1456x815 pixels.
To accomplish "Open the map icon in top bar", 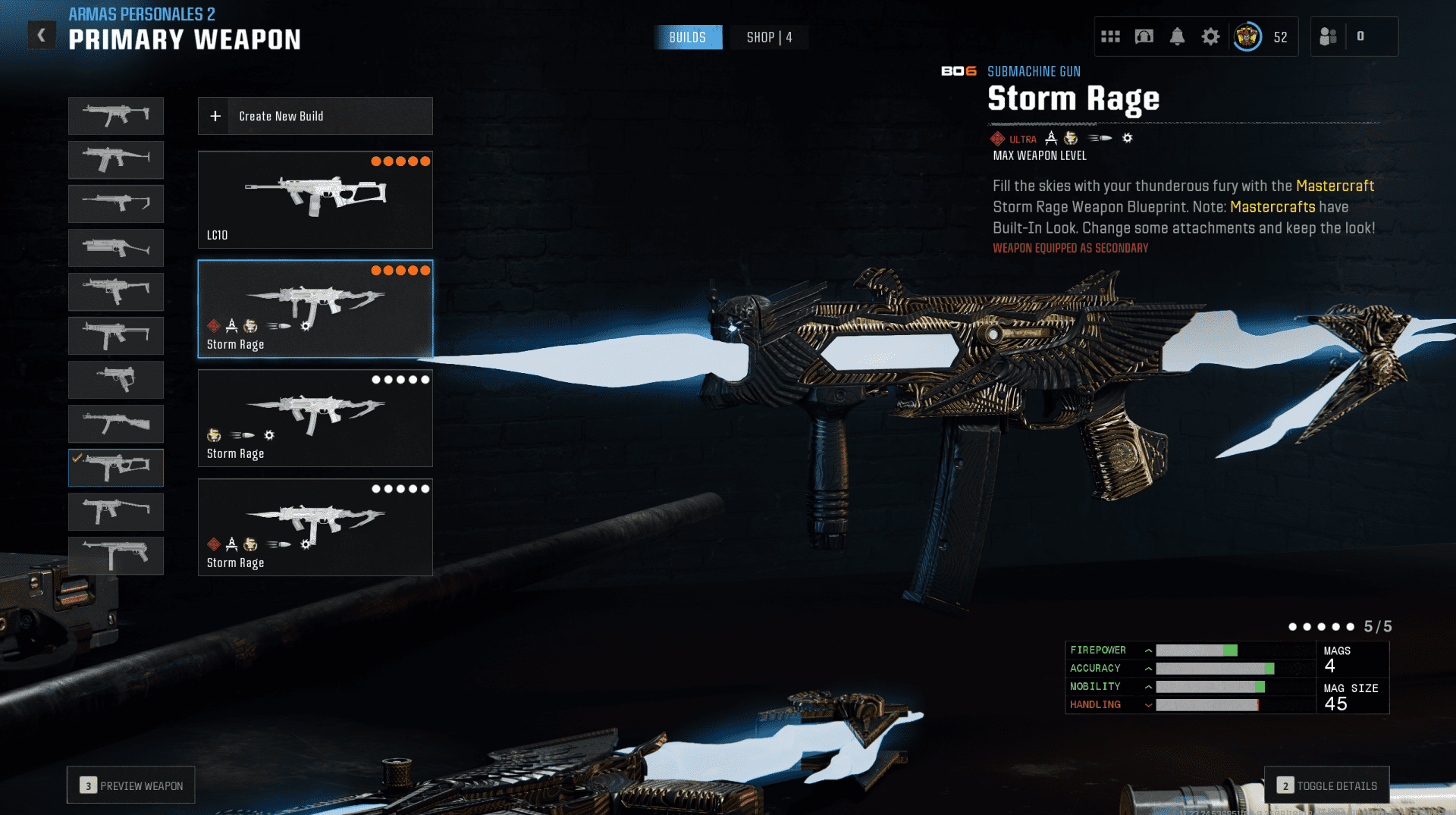I will [1144, 36].
